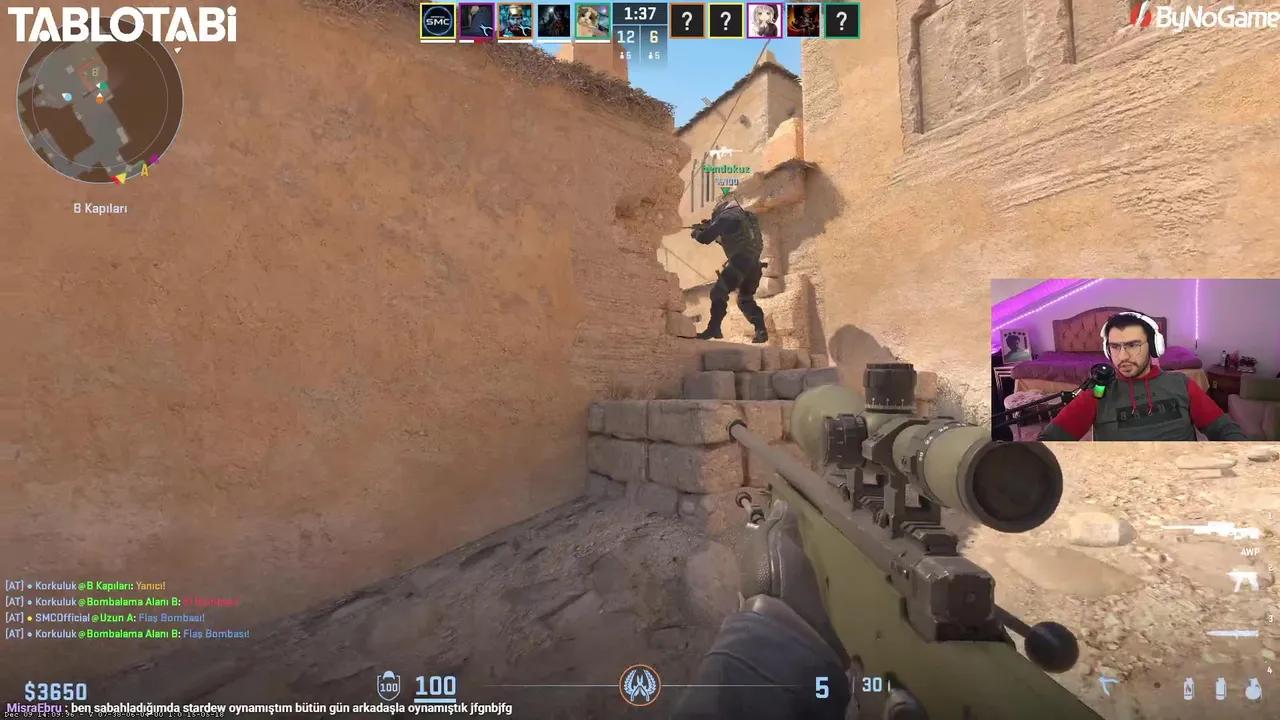Viewport: 1280px width, 720px height.
Task: Select the incendiary grenade icon
Action: 1189,687
